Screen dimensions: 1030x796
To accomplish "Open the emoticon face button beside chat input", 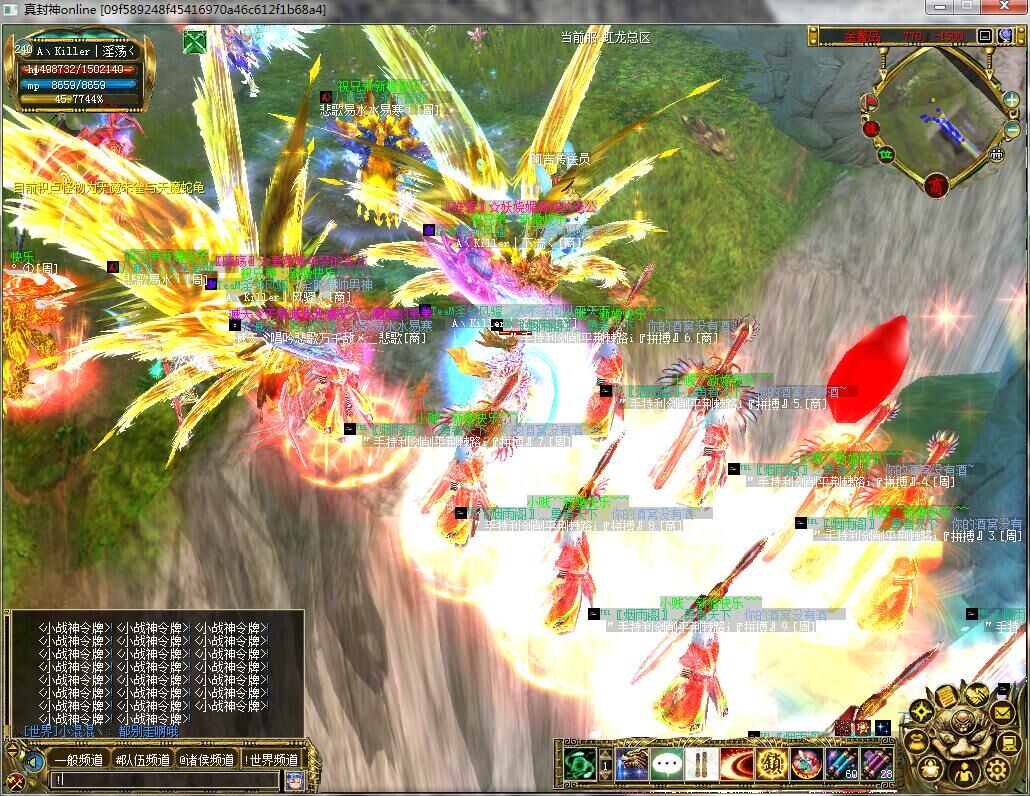I will 294,780.
